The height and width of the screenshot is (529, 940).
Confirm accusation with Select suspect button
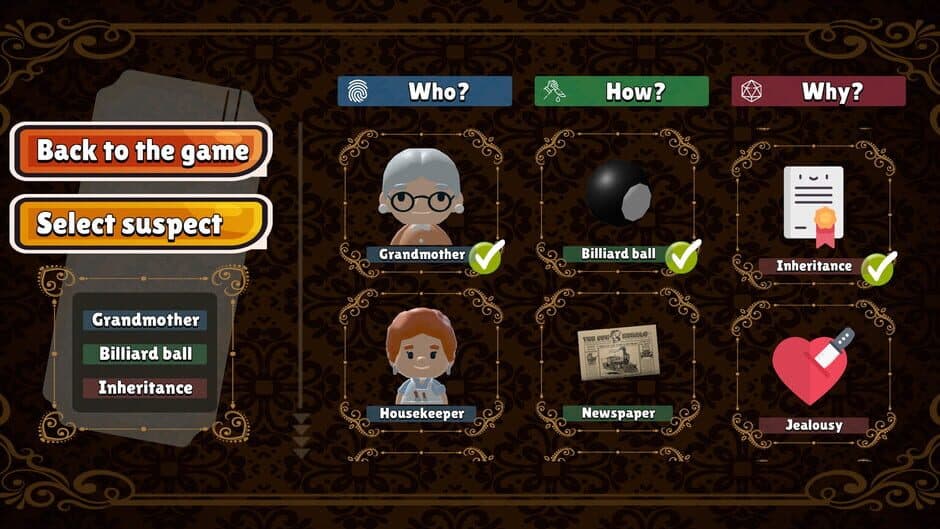click(141, 223)
